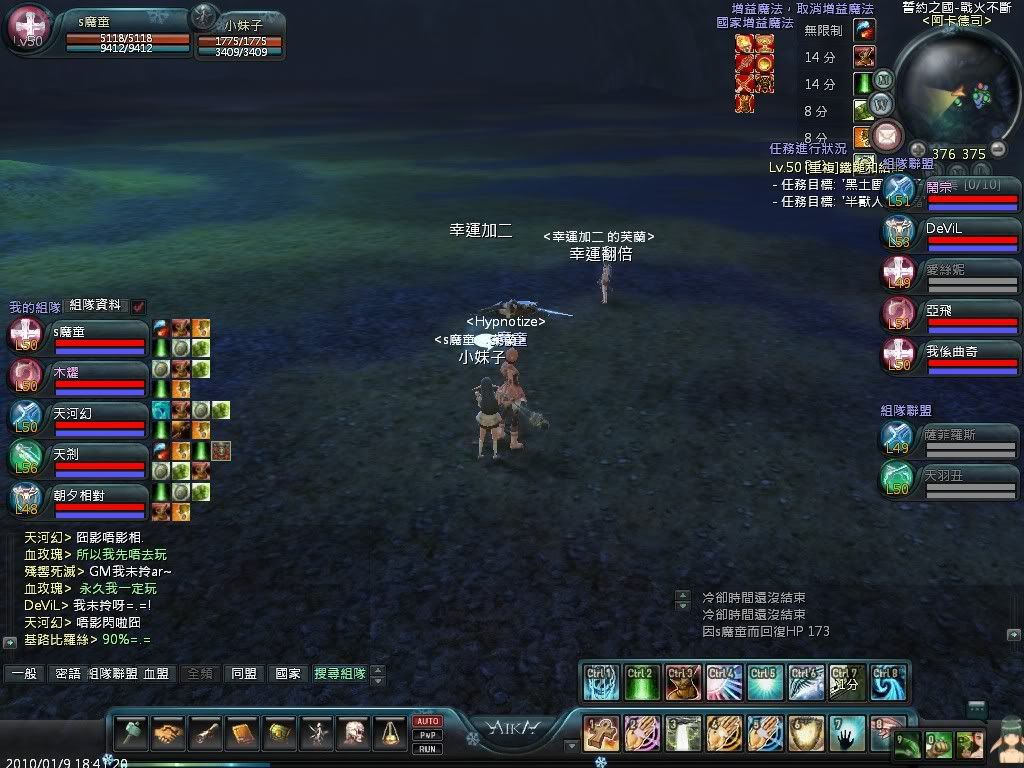Open the hammer icon in the menu bar
Screen dimensions: 1024x768
pyautogui.click(x=131, y=735)
